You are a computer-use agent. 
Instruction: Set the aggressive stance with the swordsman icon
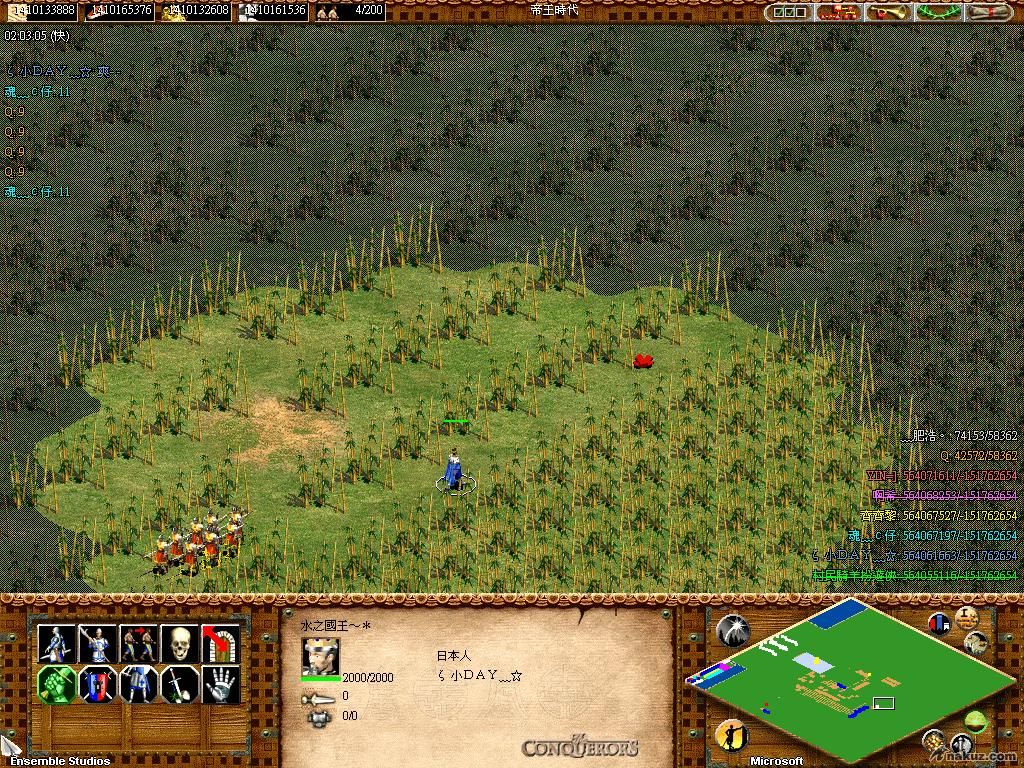(57, 644)
